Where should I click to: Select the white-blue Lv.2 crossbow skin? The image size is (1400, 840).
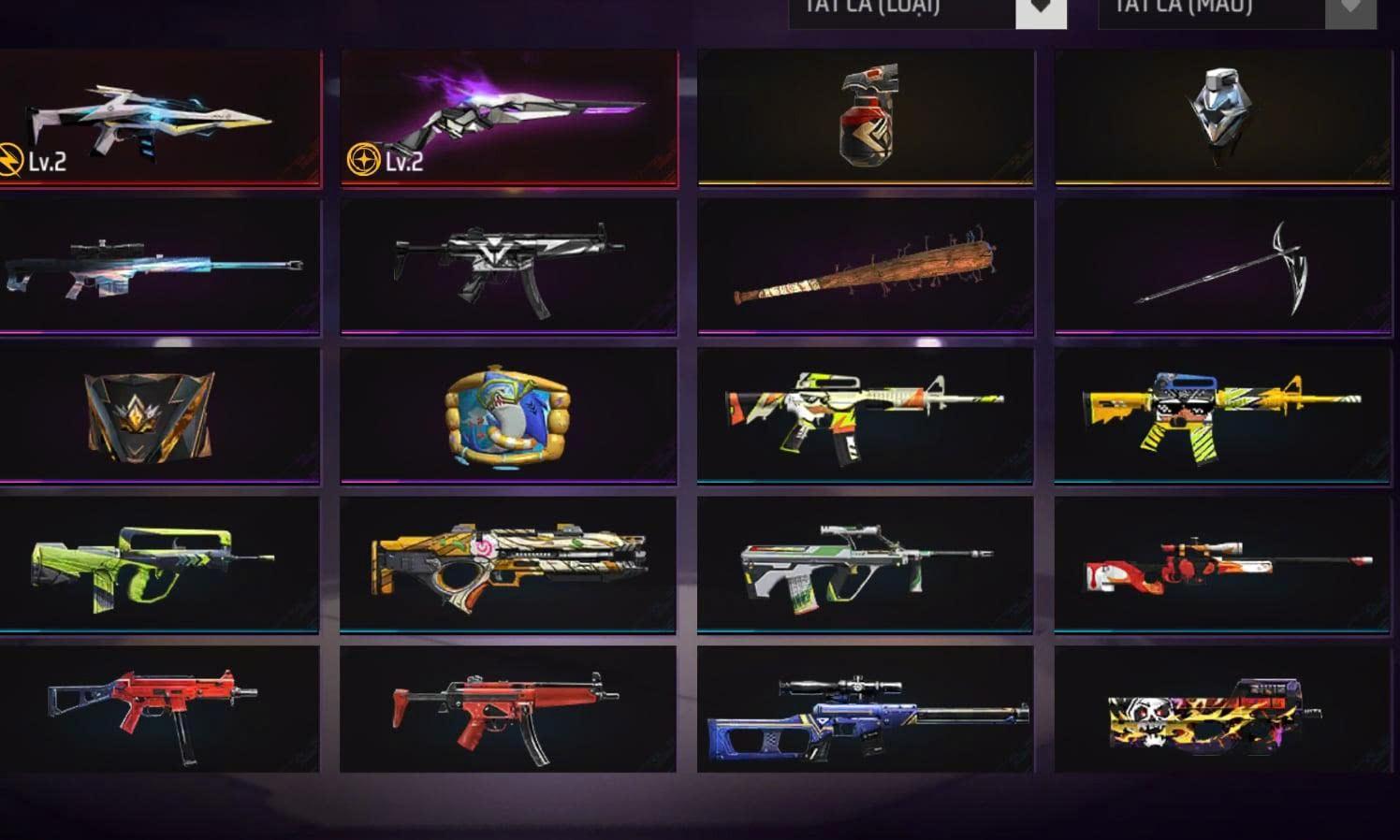pos(159,119)
